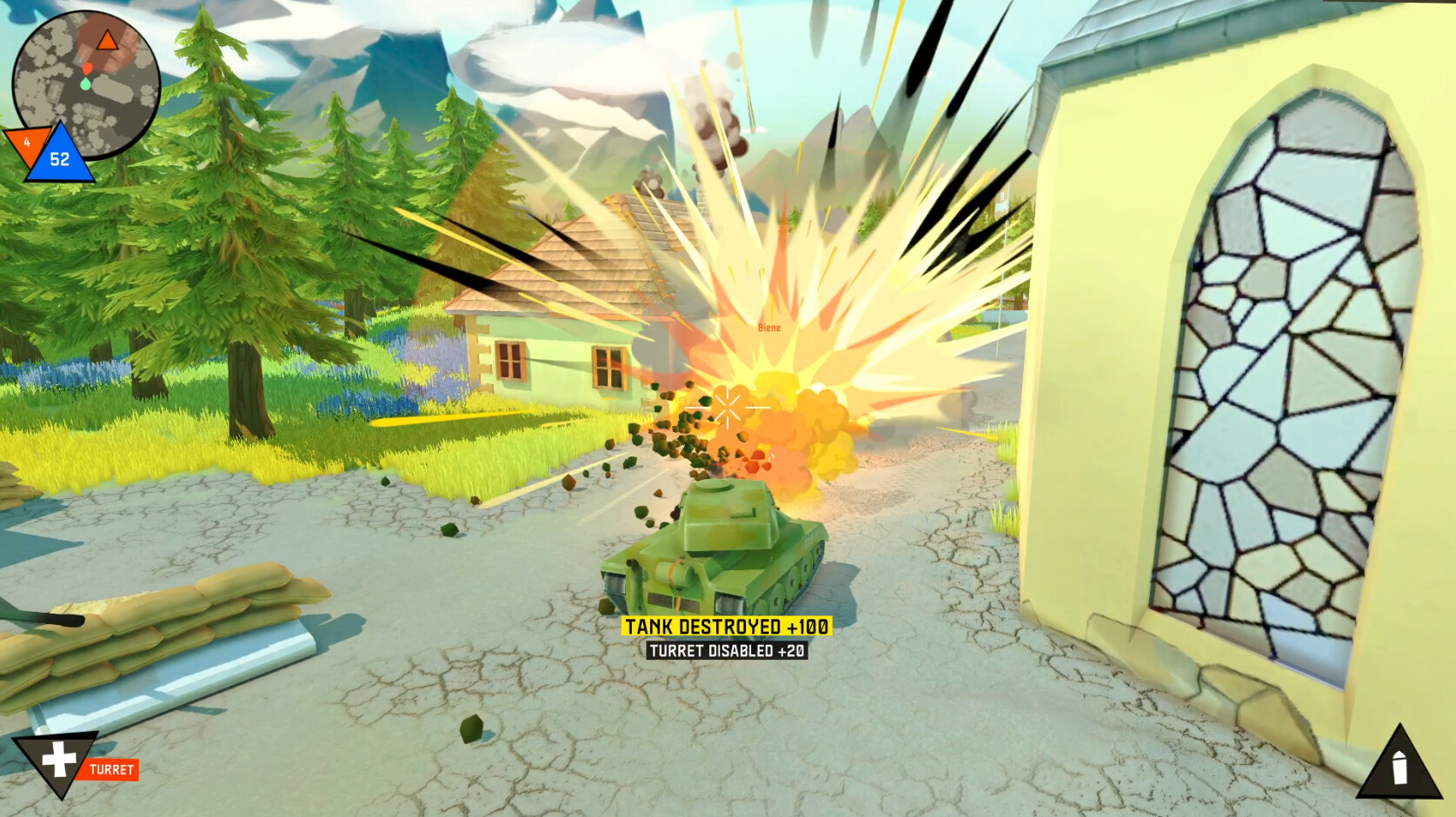Screen dimensions: 1456x817
Task: Click the orange enemy triangle on the minimap
Action: [x=106, y=39]
